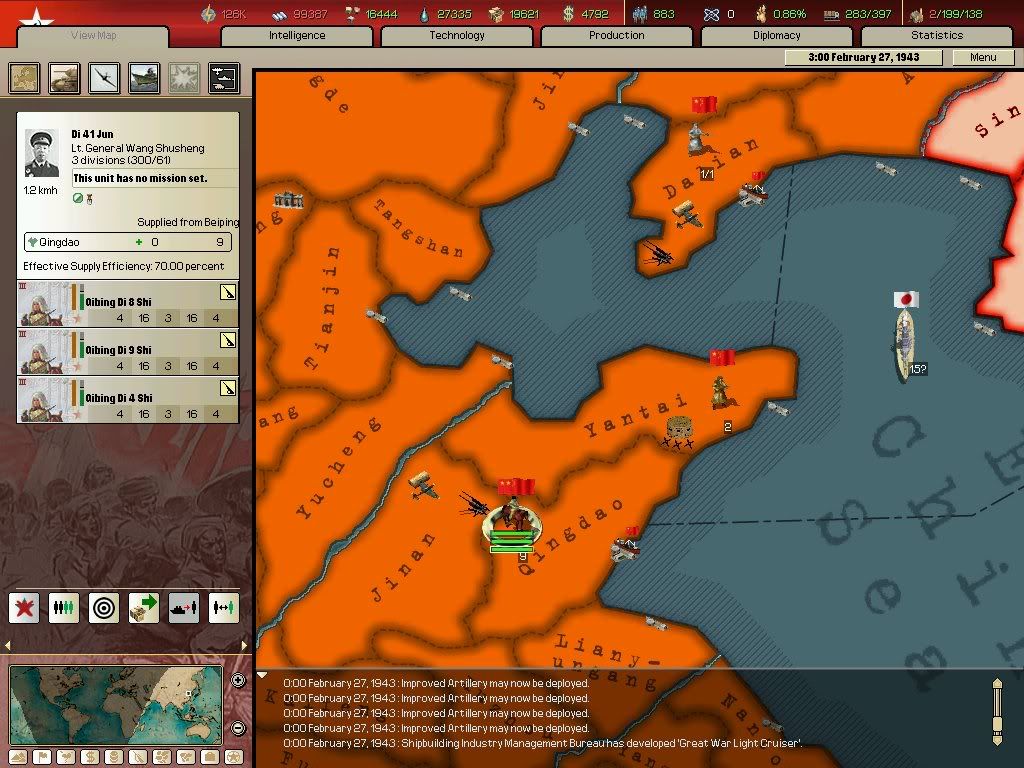
Task: Zoom in with the minimap plus button
Action: [238, 681]
